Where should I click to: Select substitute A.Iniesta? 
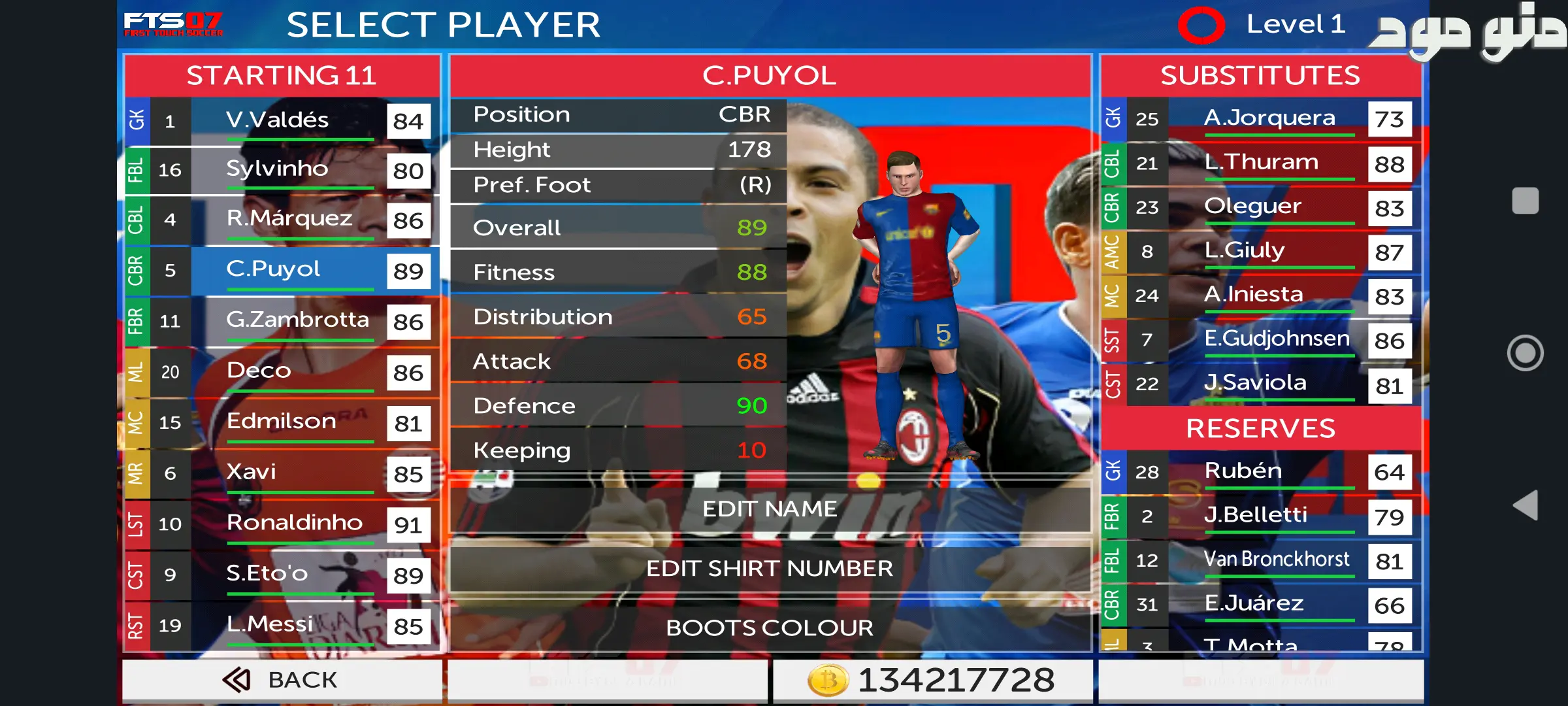(1261, 295)
